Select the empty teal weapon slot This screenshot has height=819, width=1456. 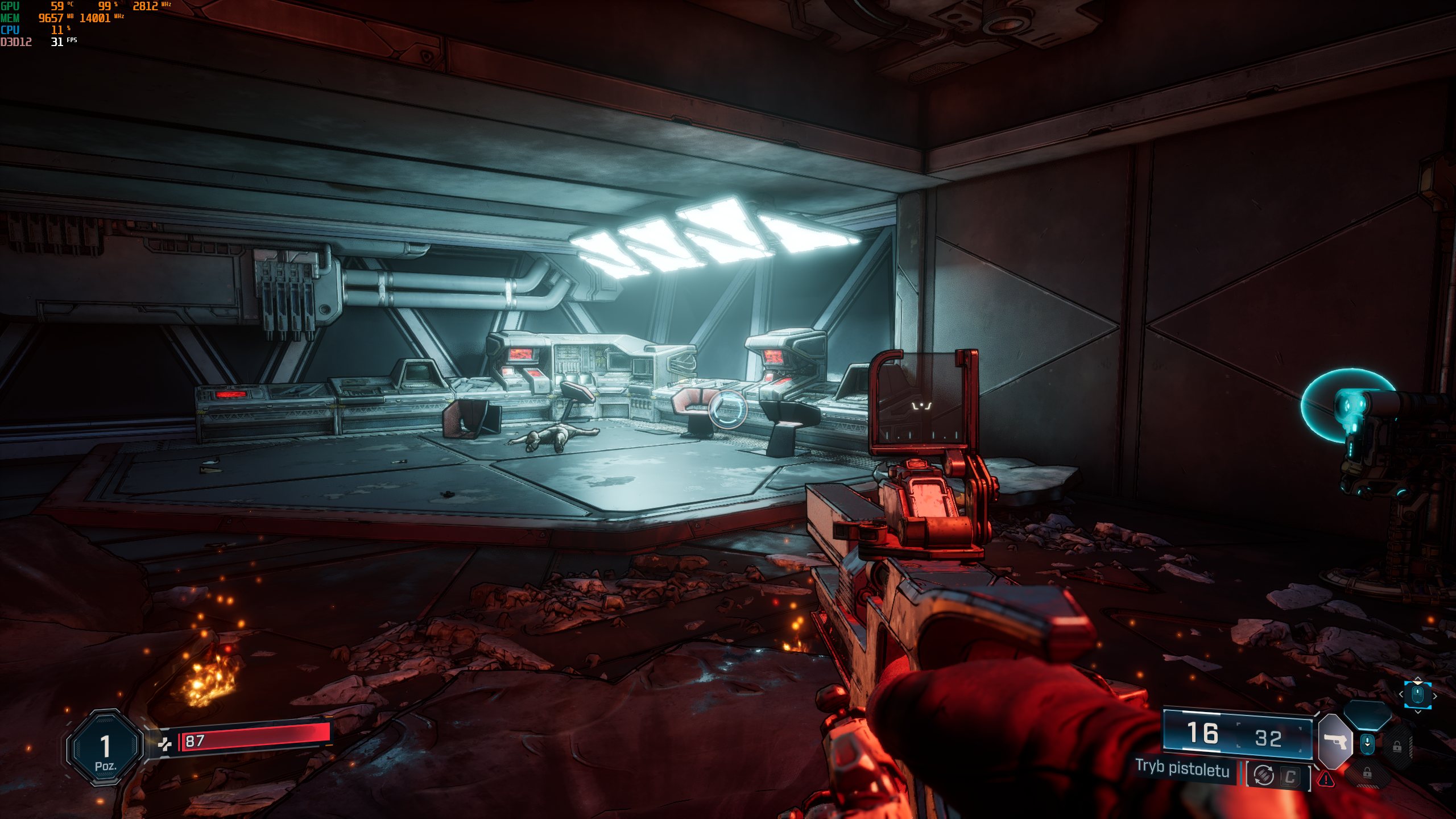coord(1367,714)
